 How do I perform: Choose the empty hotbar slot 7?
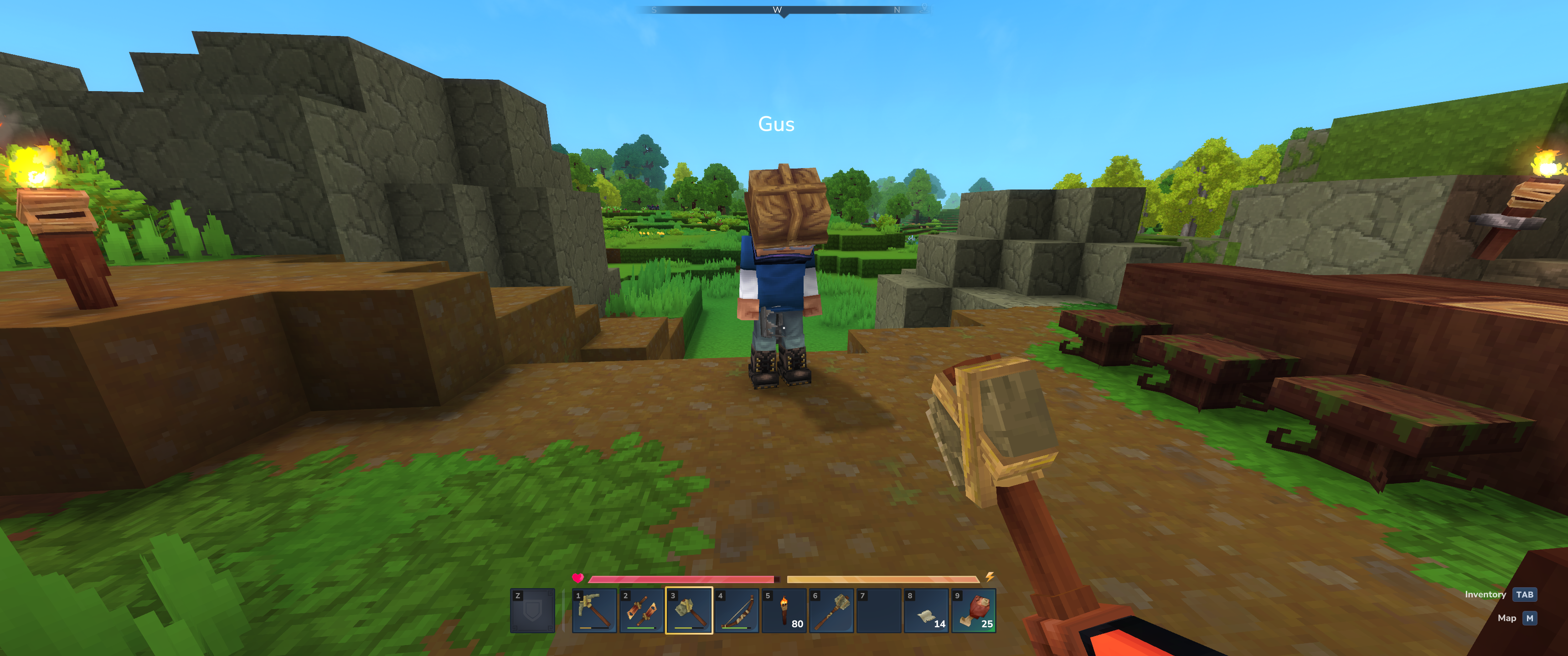click(x=879, y=610)
